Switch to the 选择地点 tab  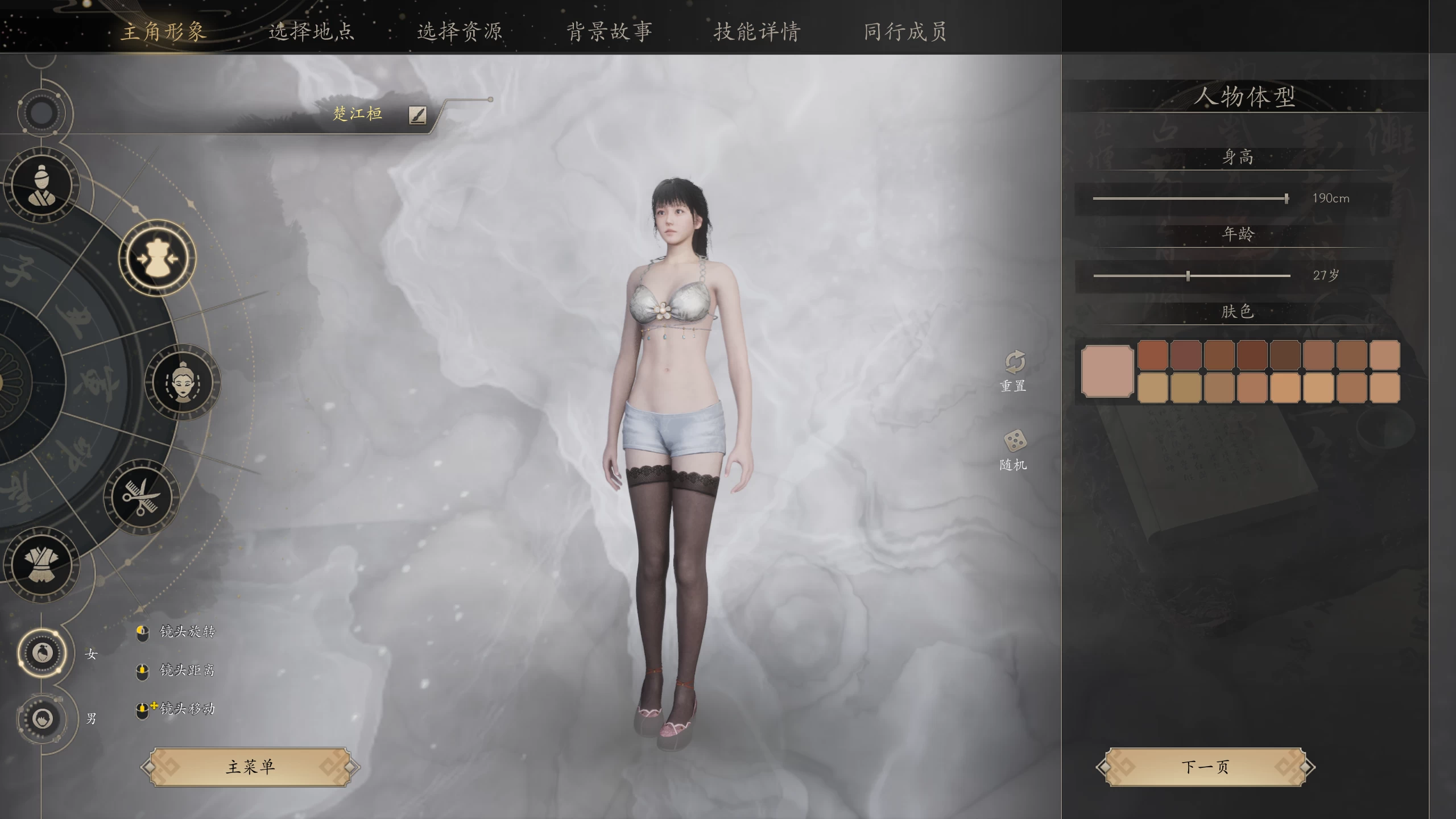pyautogui.click(x=312, y=32)
